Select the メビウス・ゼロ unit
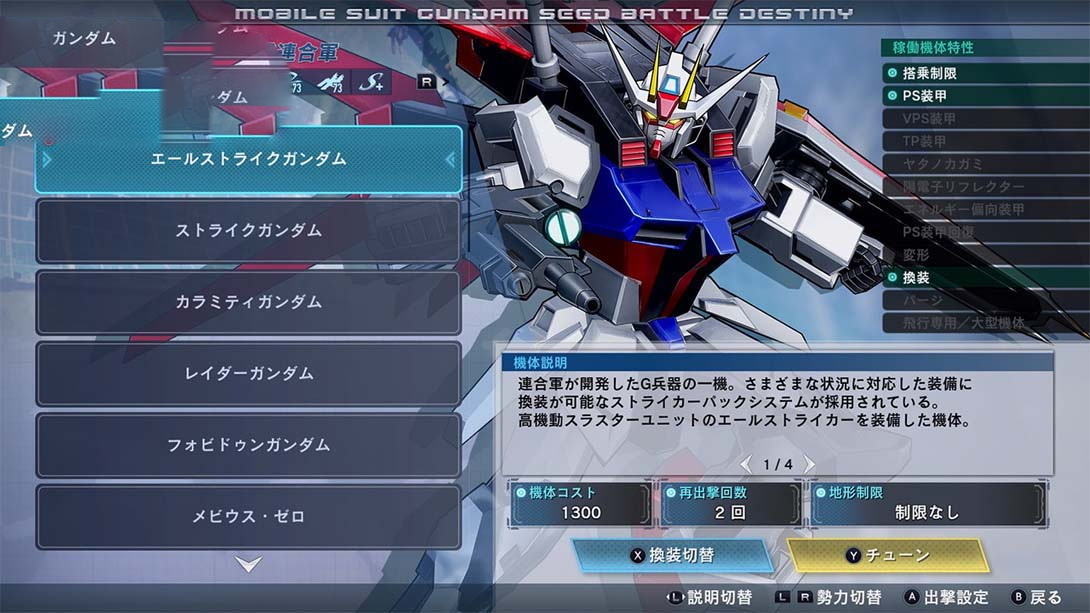The image size is (1090, 613). click(248, 517)
